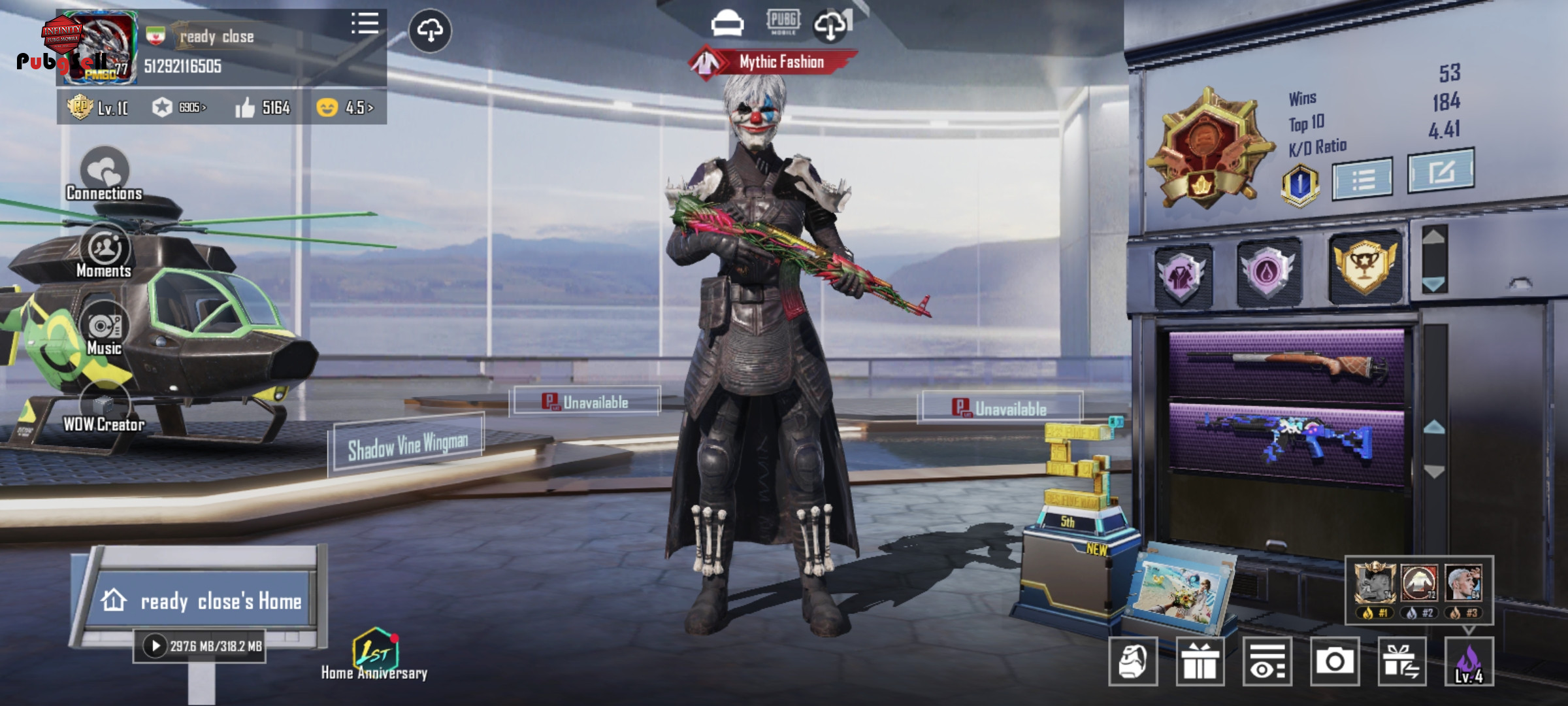The height and width of the screenshot is (706, 1568).
Task: Give a like with the thumbs-up icon
Action: click(245, 108)
